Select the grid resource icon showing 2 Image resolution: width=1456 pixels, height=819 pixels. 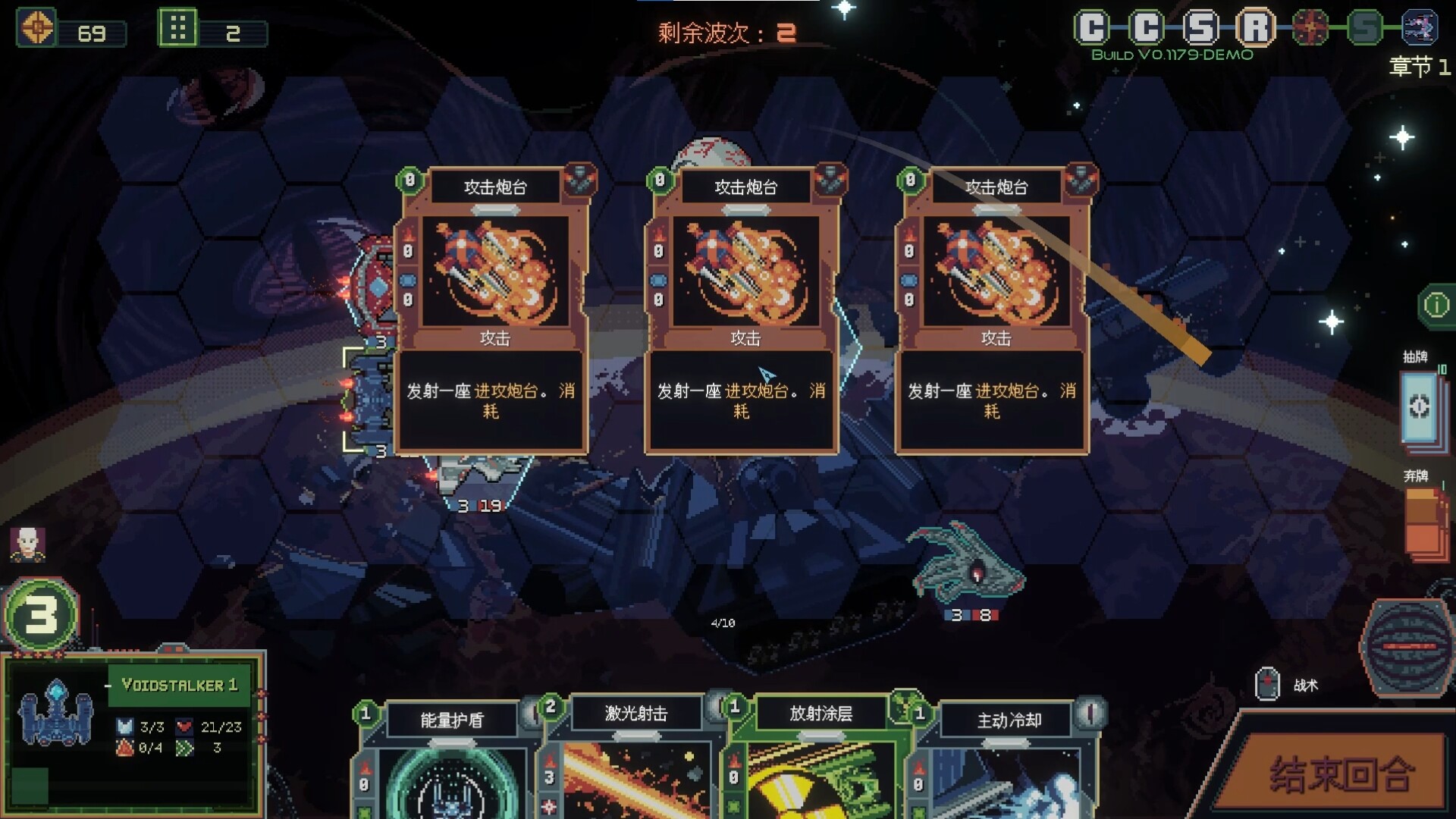point(180,28)
